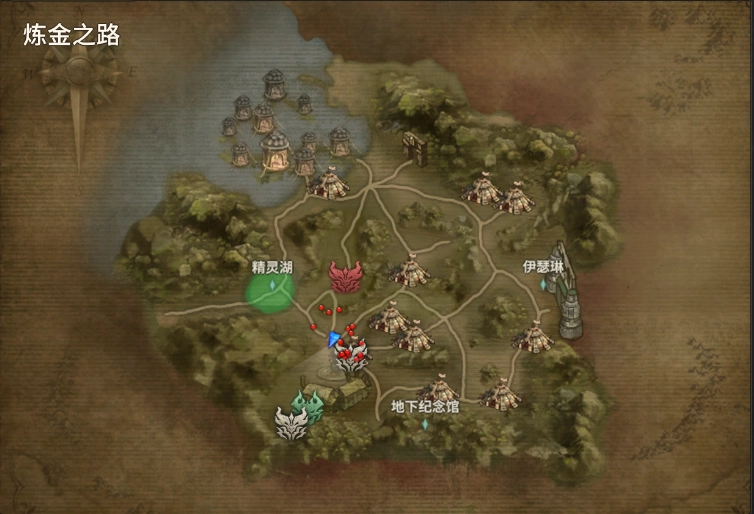Choose the 地下纪念馆 diamond waypoint
This screenshot has width=754, height=514.
click(x=424, y=424)
